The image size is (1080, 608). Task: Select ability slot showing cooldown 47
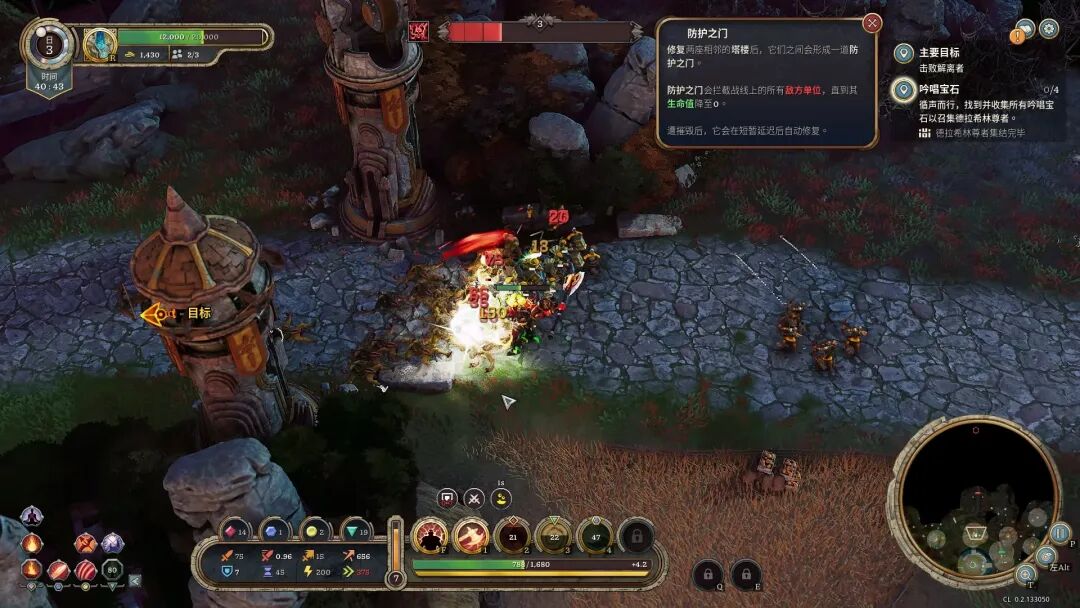[594, 536]
